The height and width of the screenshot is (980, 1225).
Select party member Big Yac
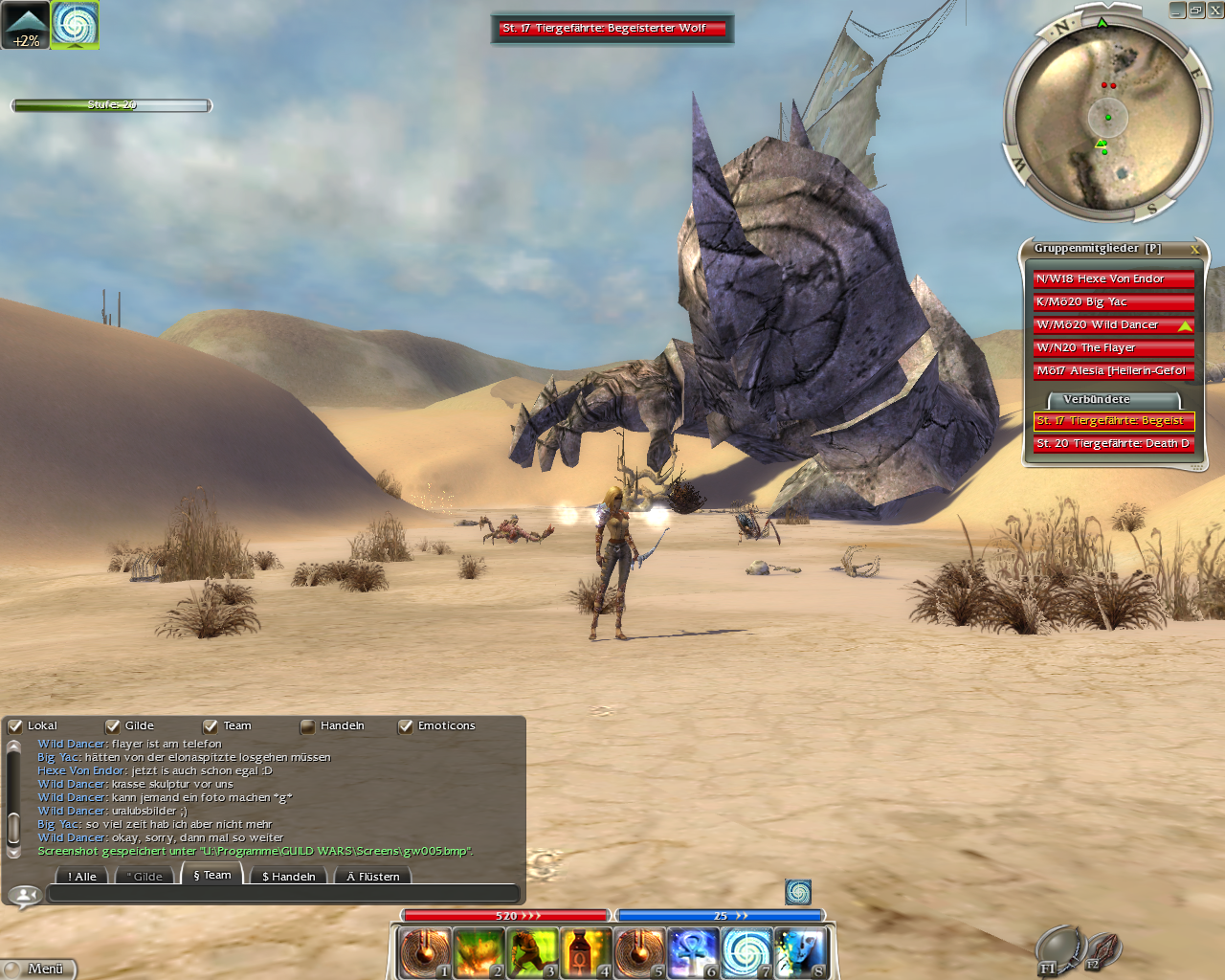[x=1113, y=302]
